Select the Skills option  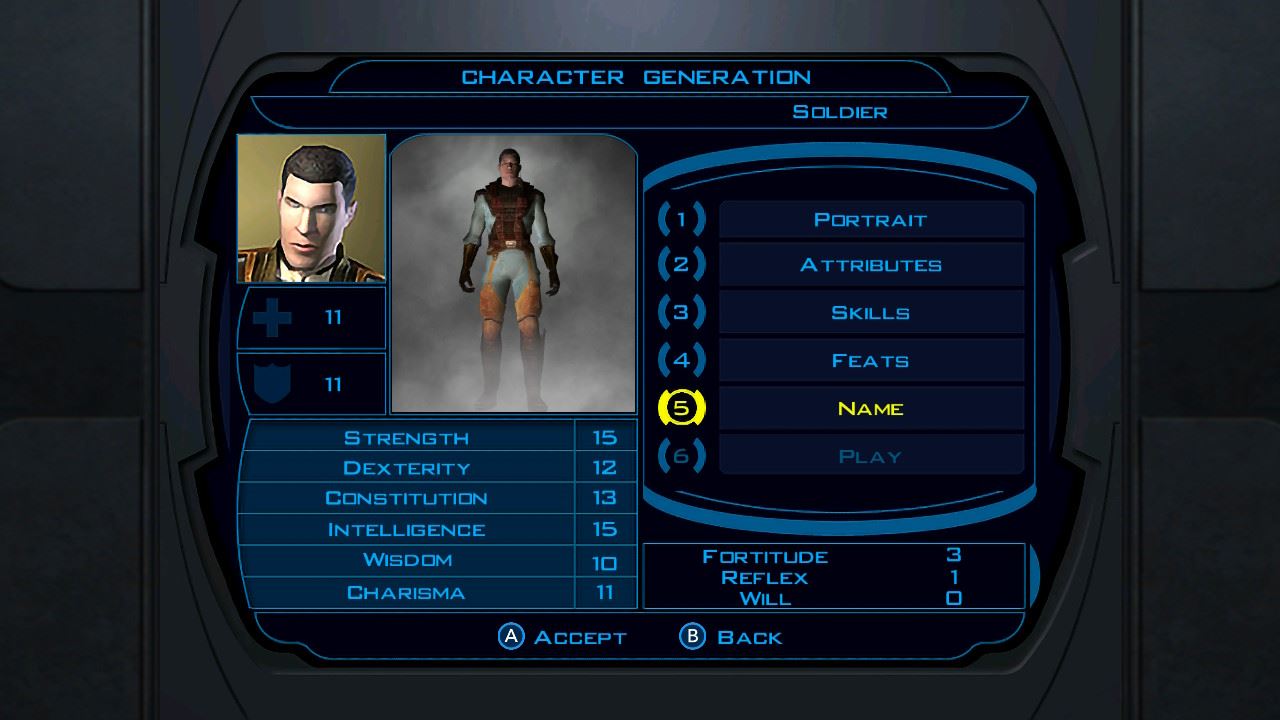tap(870, 313)
